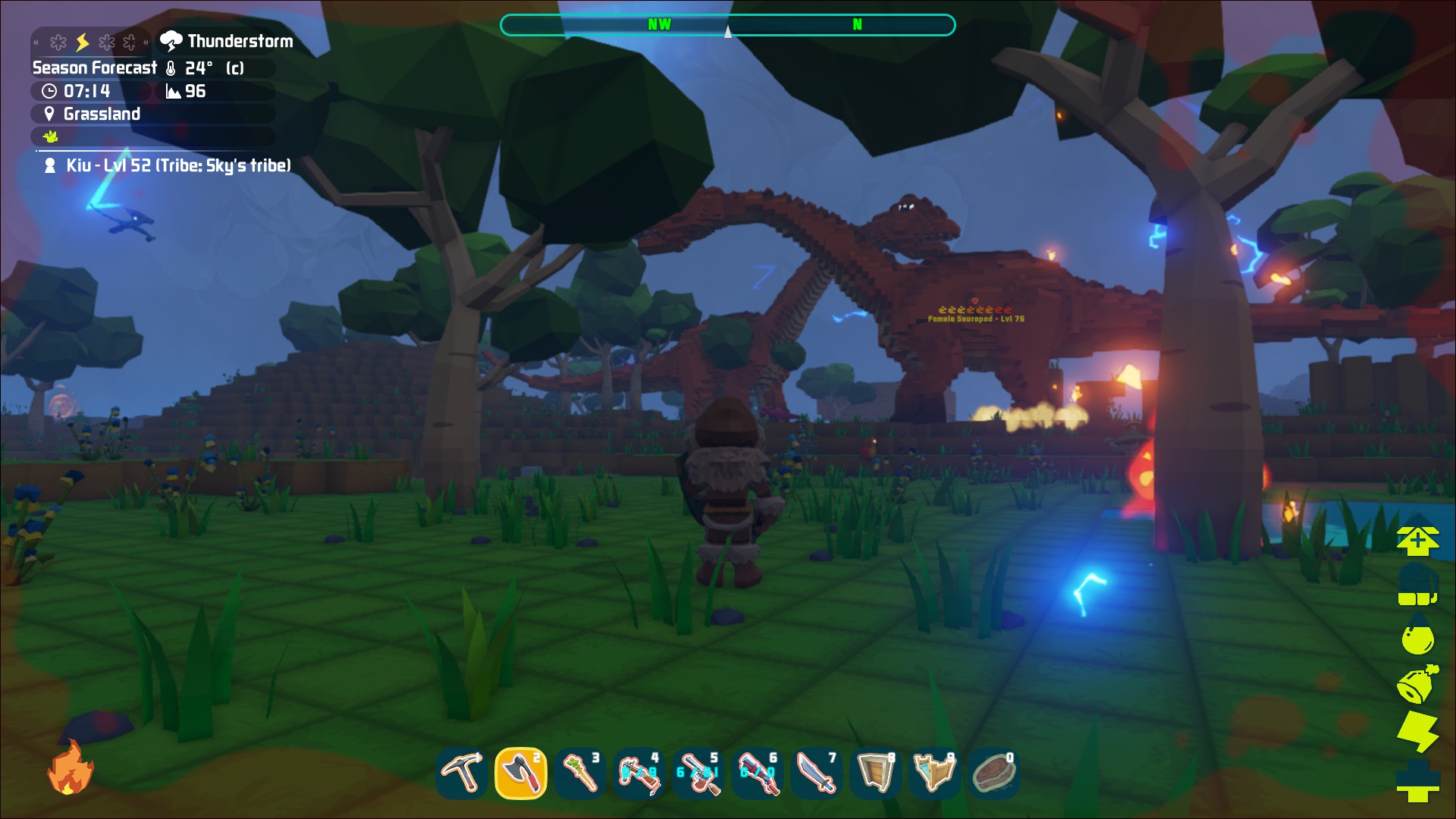
Task: Select the Grassland location label
Action: pyautogui.click(x=102, y=114)
